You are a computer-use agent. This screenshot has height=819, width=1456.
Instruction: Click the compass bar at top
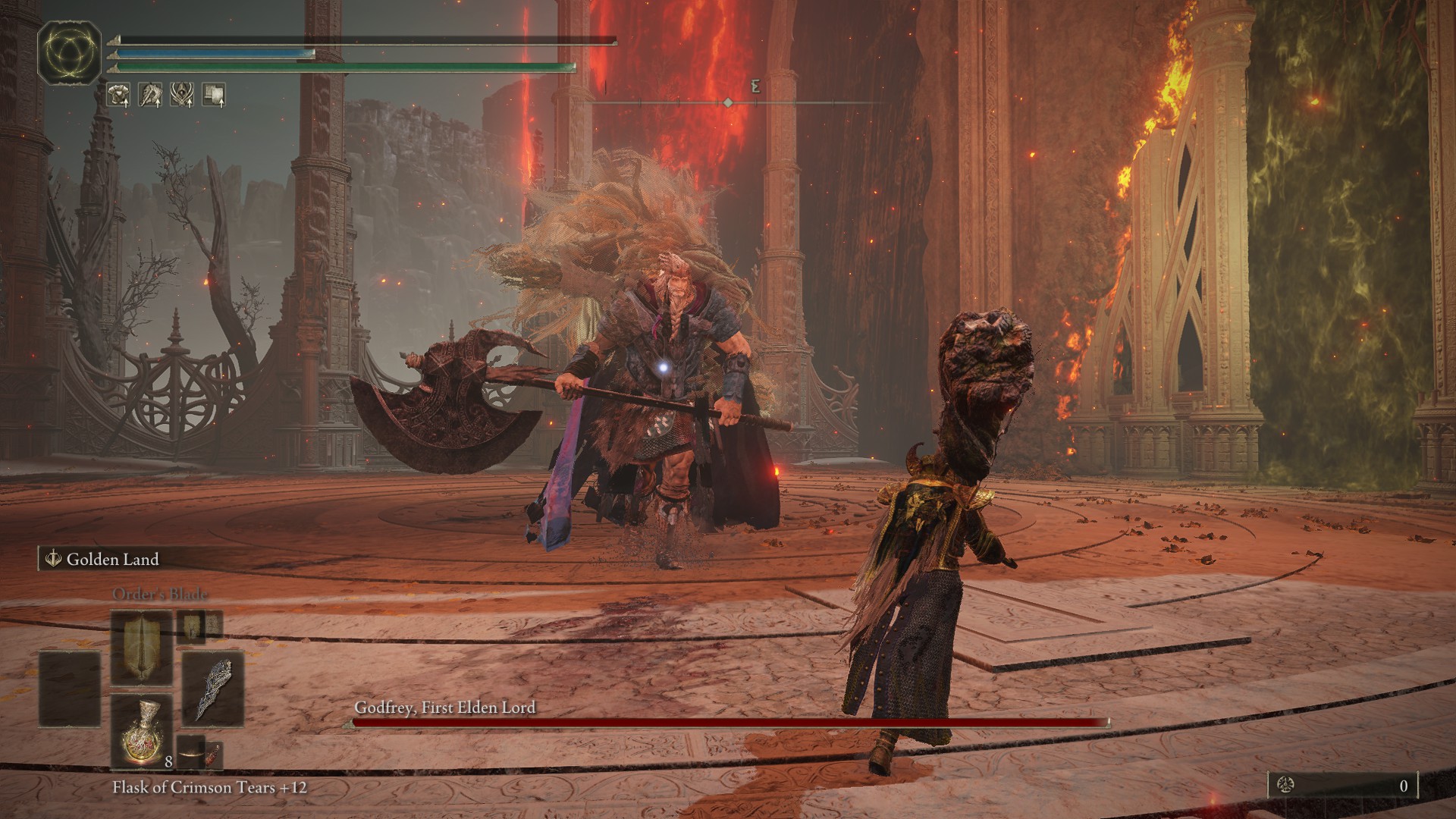point(728,102)
